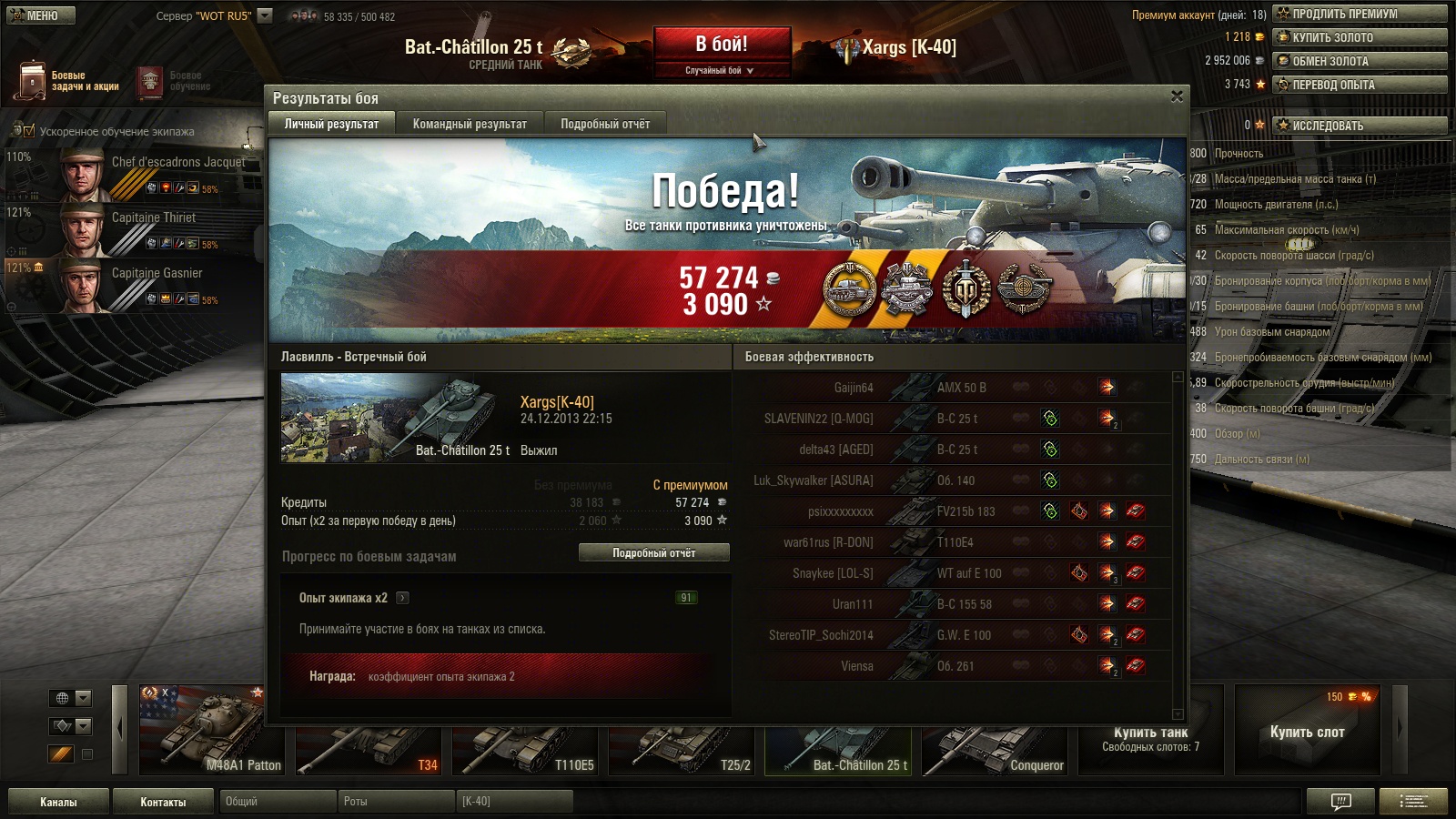Viewport: 1456px width, 819px height.
Task: Click the red В бой! button
Action: point(722,44)
